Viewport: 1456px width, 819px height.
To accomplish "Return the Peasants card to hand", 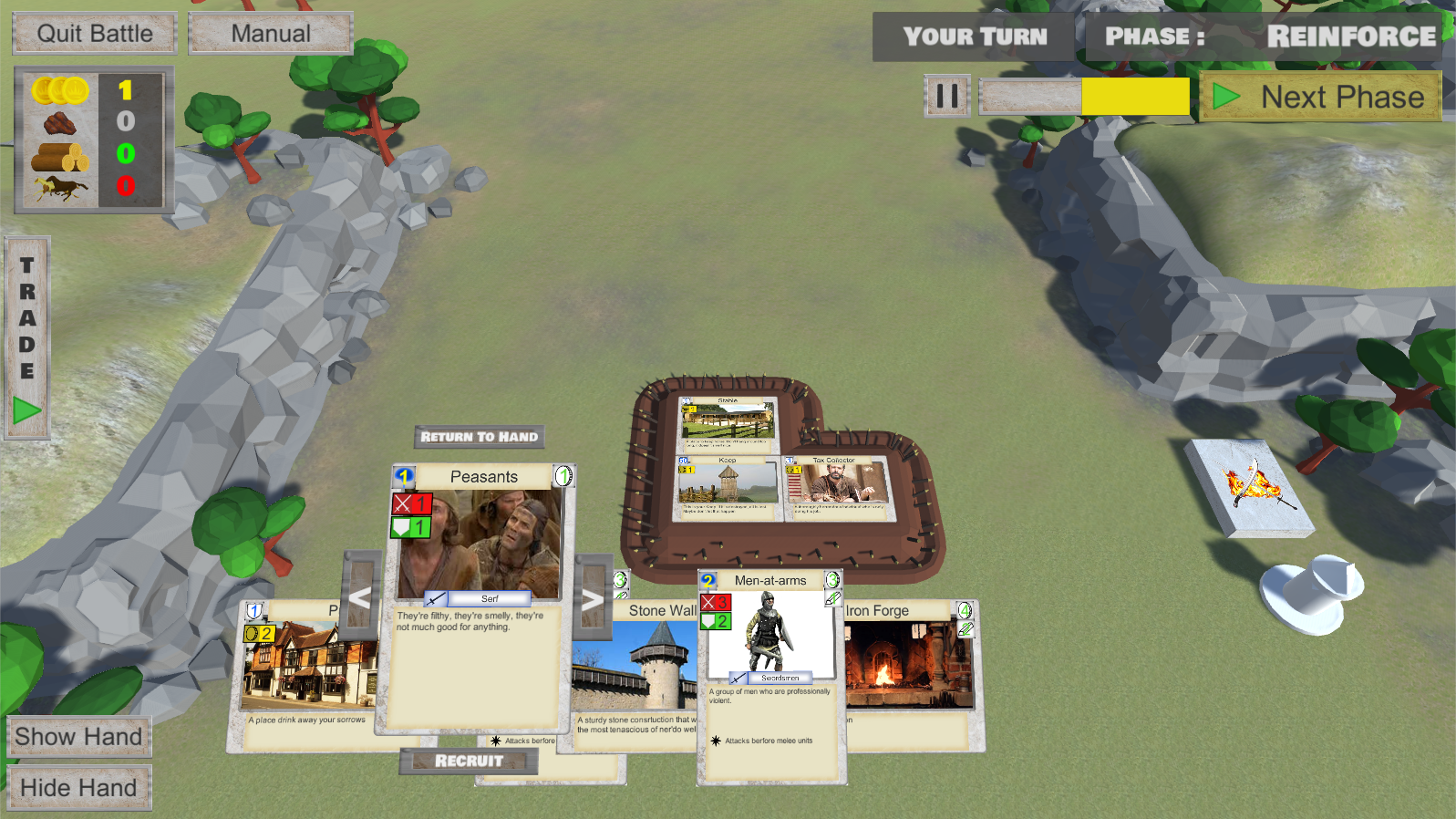I will (x=480, y=437).
